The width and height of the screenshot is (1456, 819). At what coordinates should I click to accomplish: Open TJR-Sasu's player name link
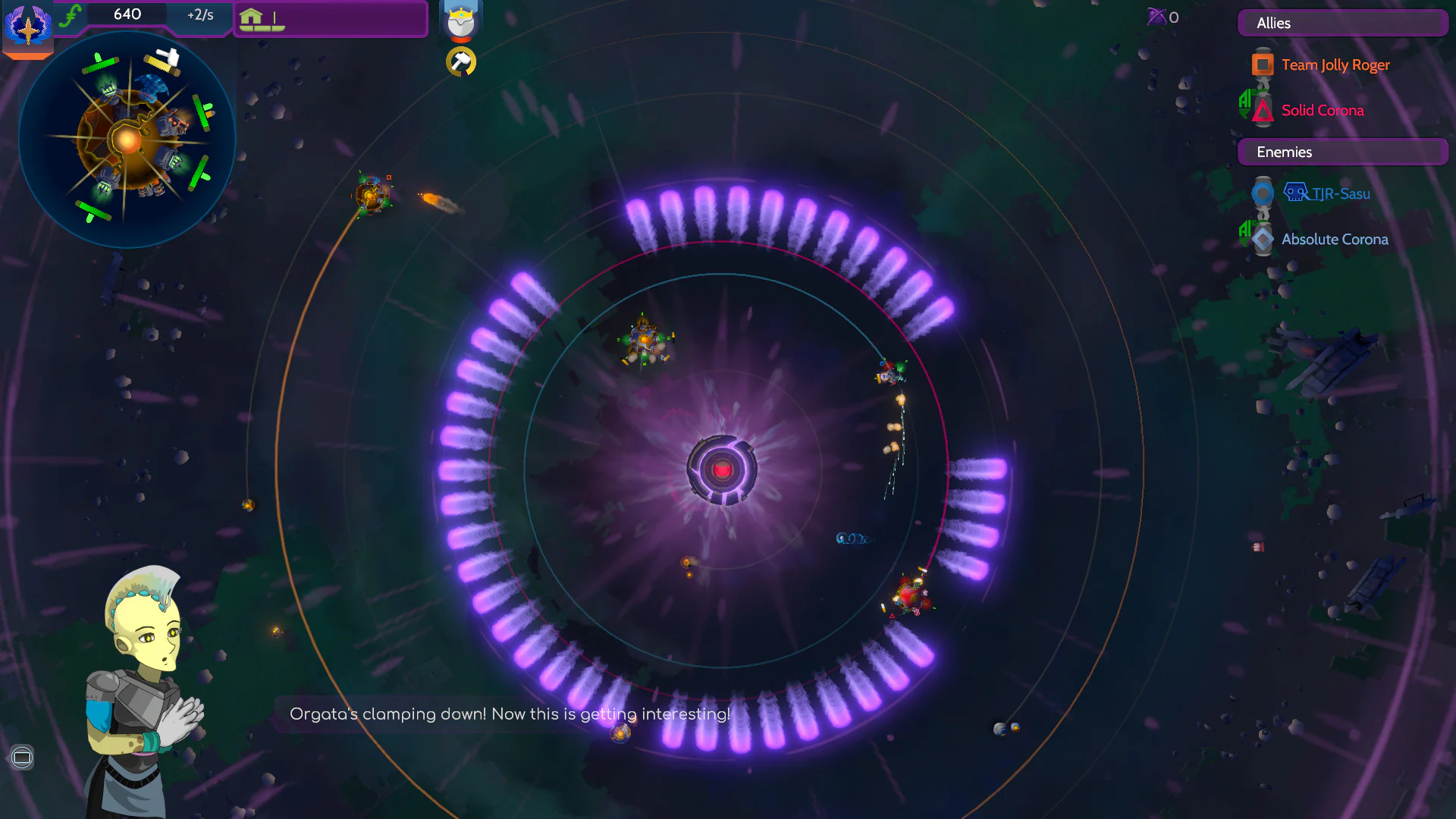pos(1339,193)
